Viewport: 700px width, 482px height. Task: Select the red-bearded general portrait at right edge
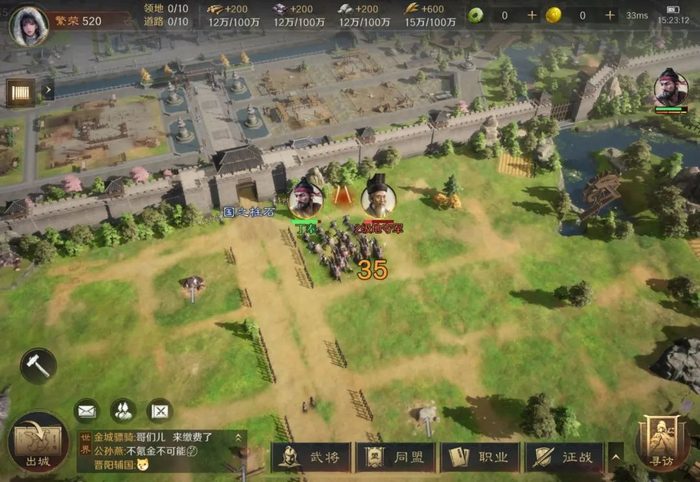click(x=670, y=88)
